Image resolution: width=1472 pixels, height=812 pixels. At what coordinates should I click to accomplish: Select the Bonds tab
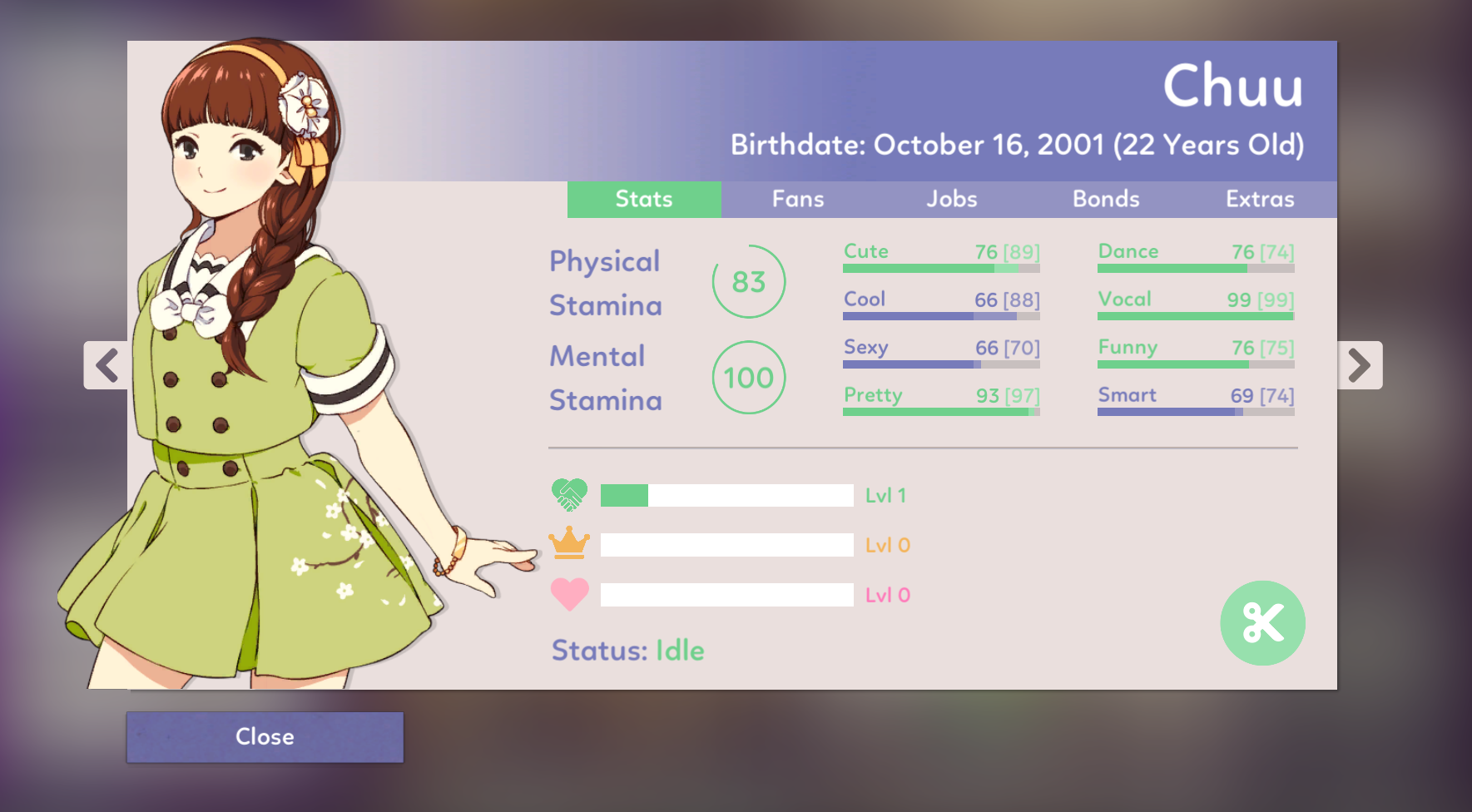(1106, 200)
